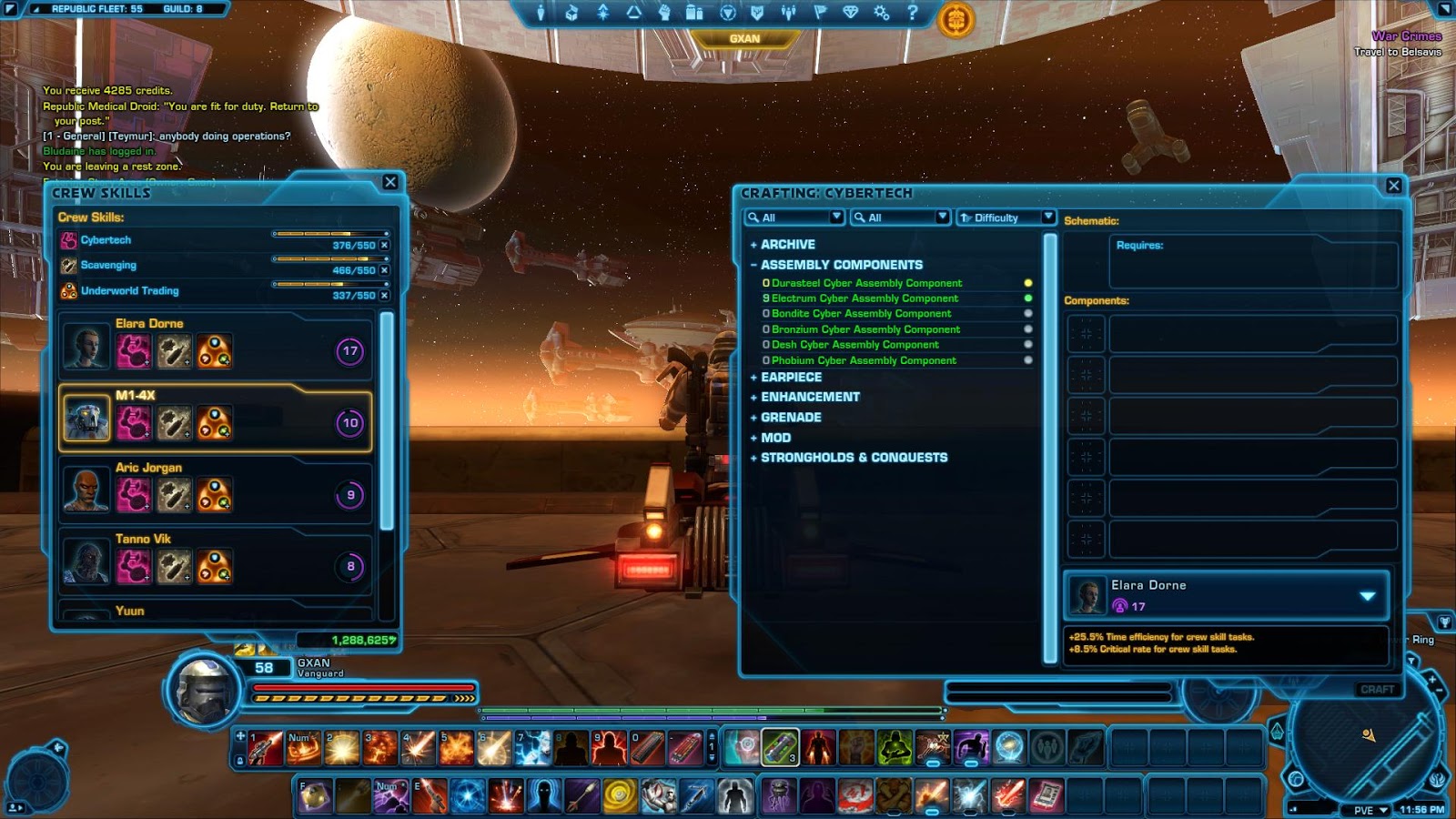The width and height of the screenshot is (1456, 819).
Task: Select Durasteel Cyber Assembly Component schematic
Action: (866, 283)
